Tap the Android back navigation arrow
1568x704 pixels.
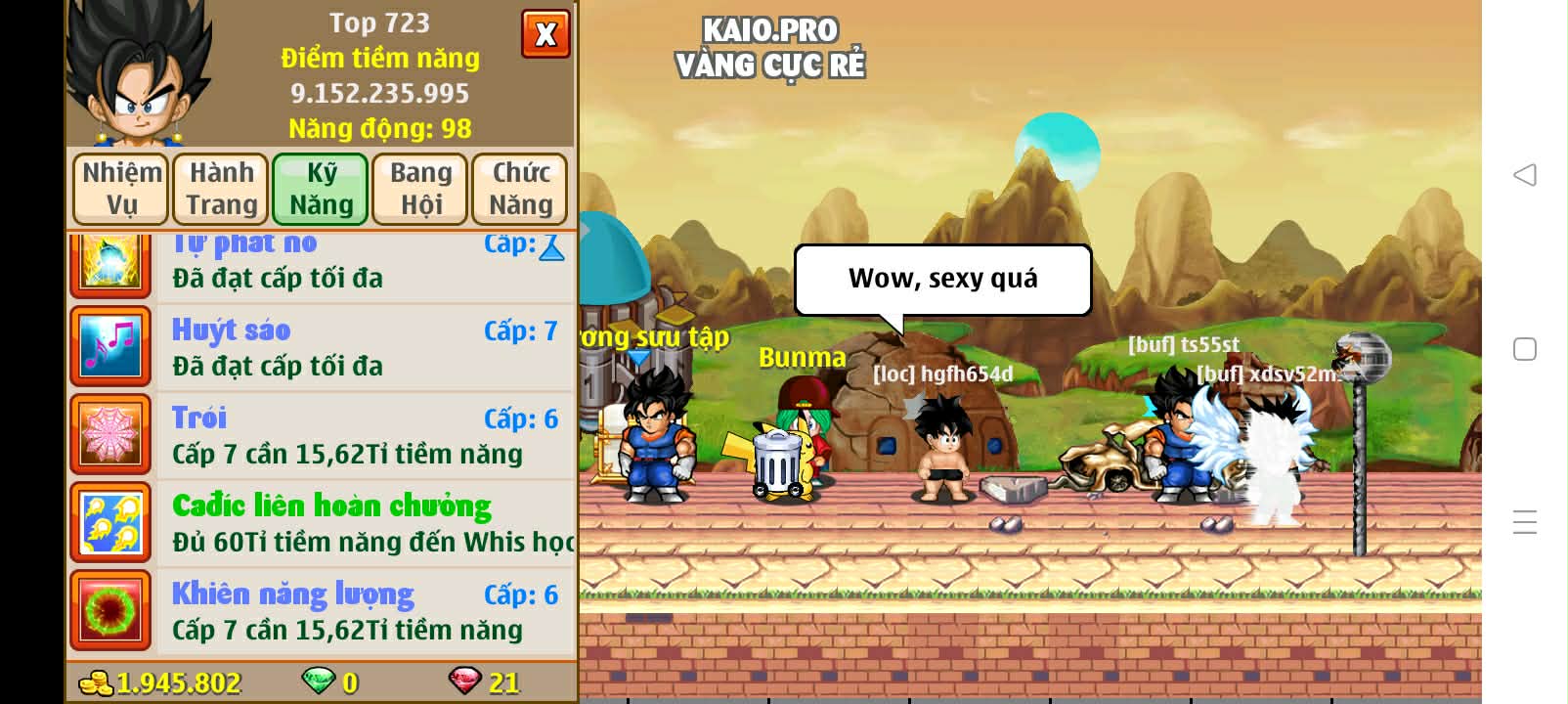(x=1522, y=176)
